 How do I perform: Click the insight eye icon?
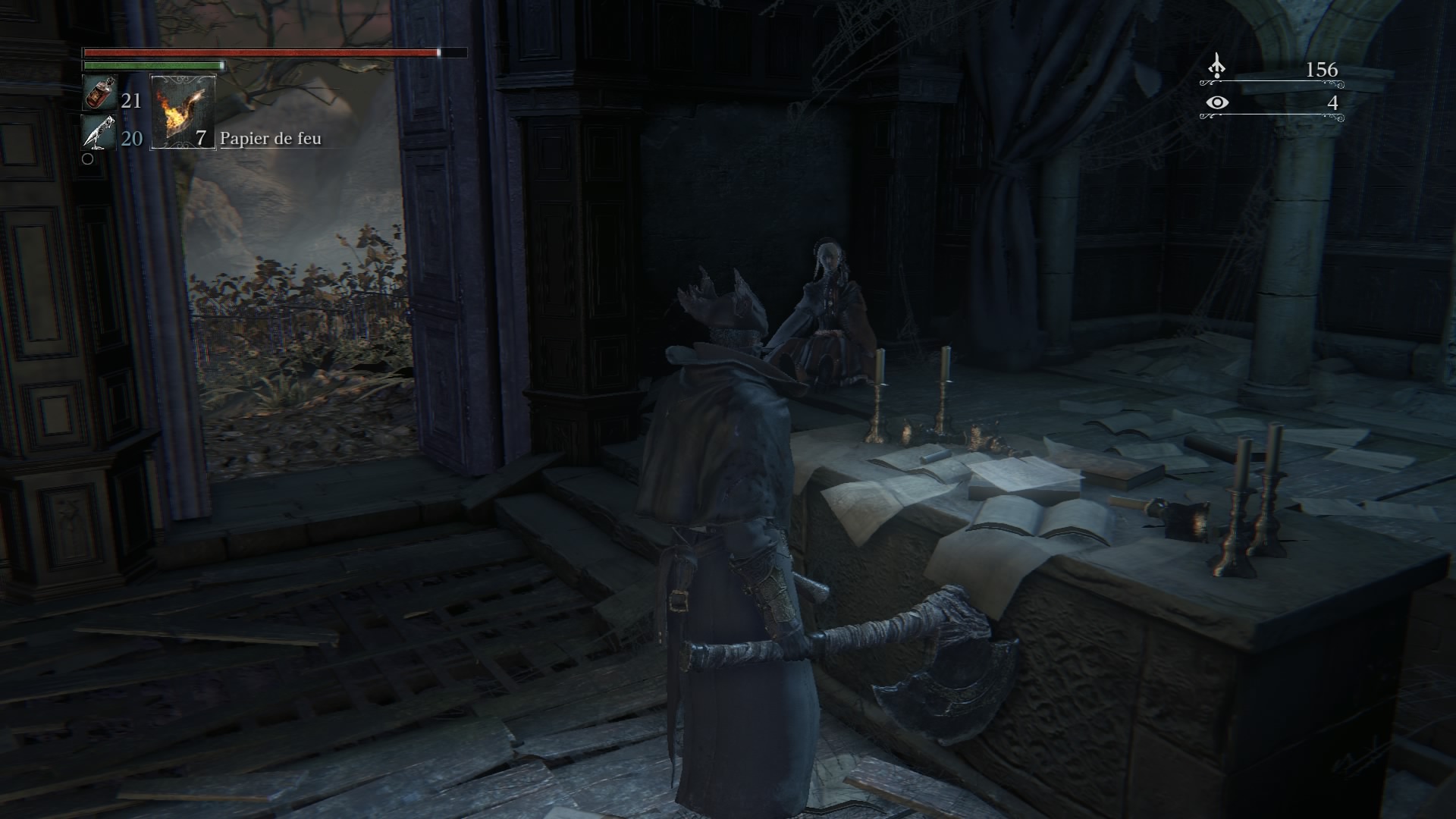1217,102
